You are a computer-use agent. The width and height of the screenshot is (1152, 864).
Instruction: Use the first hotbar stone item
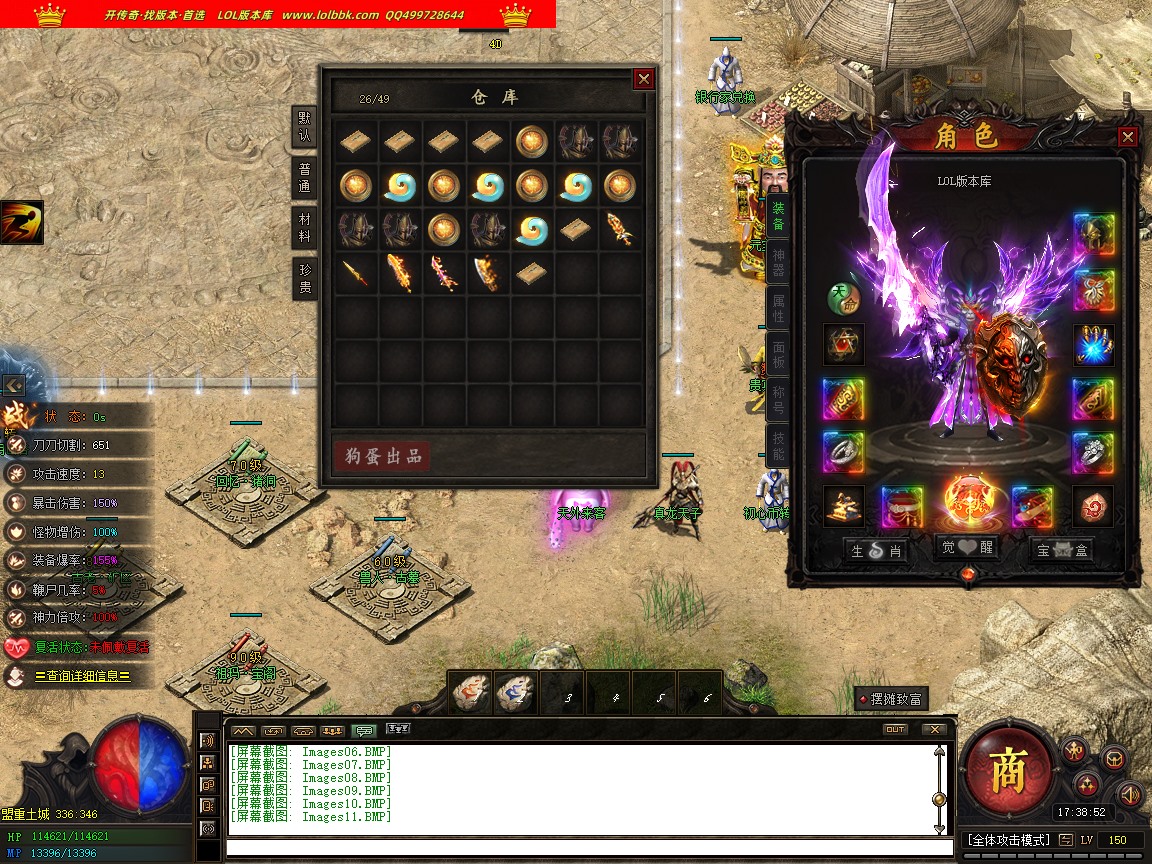pos(470,693)
